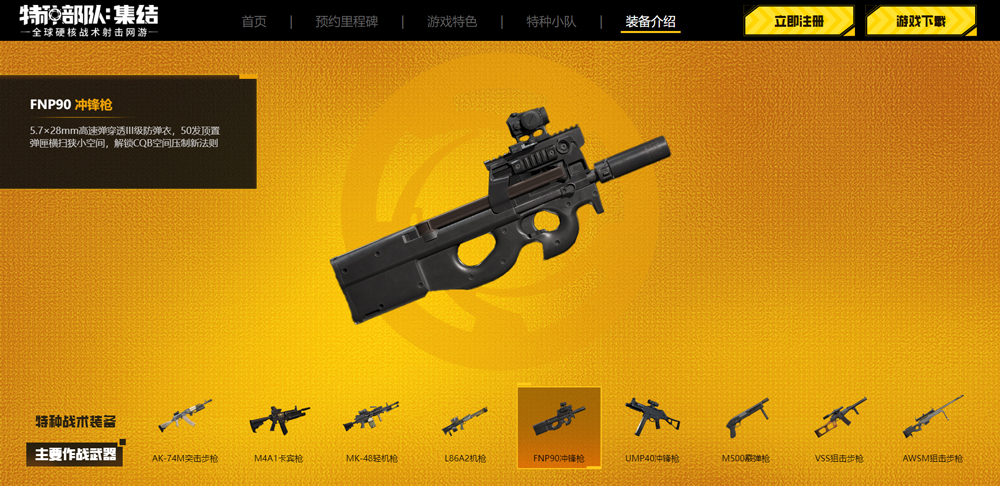1000x486 pixels.
Task: Choose the AK-74M突击步枪 thumbnail
Action: click(185, 425)
